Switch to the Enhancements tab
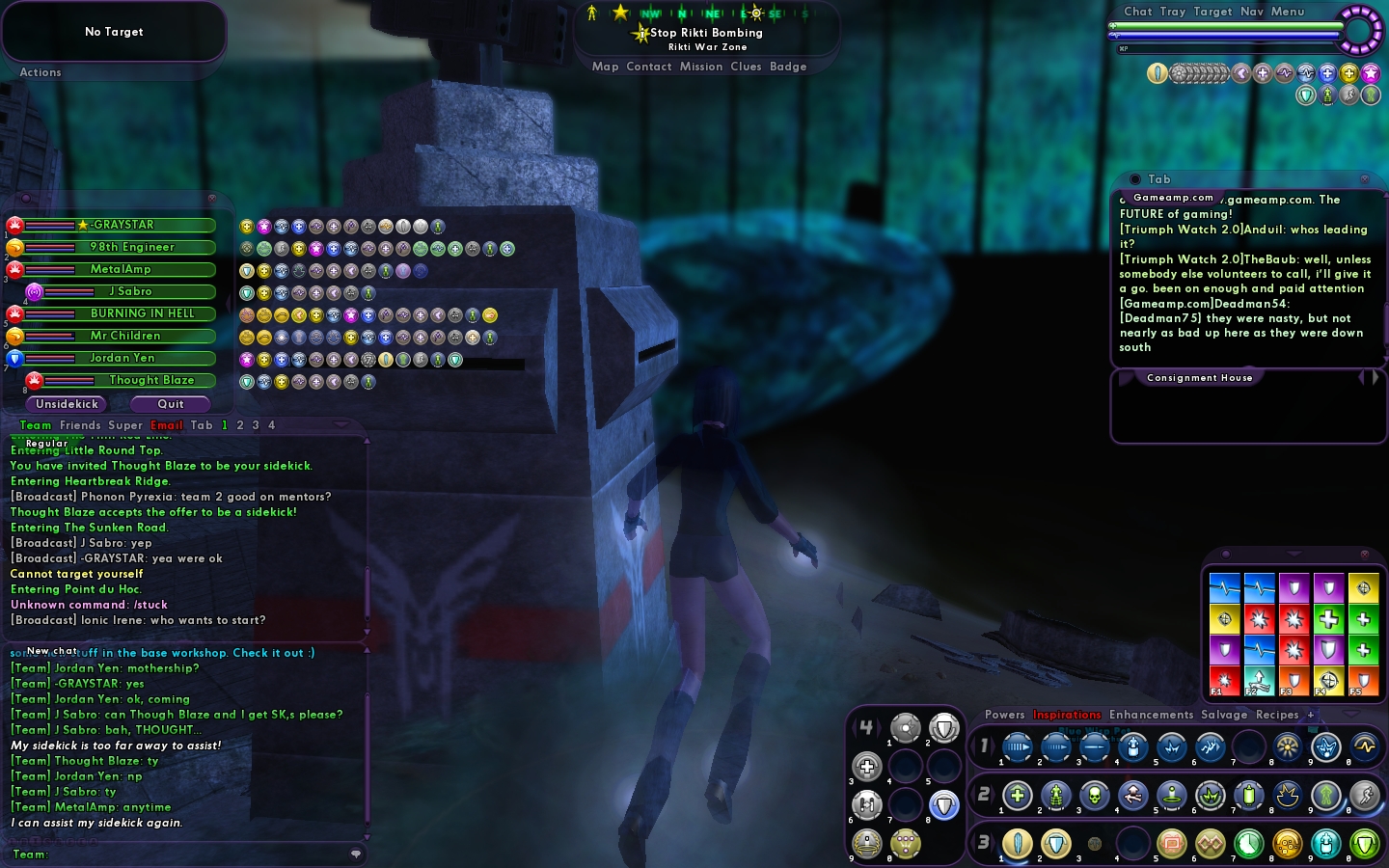This screenshot has height=868, width=1389. click(1151, 715)
